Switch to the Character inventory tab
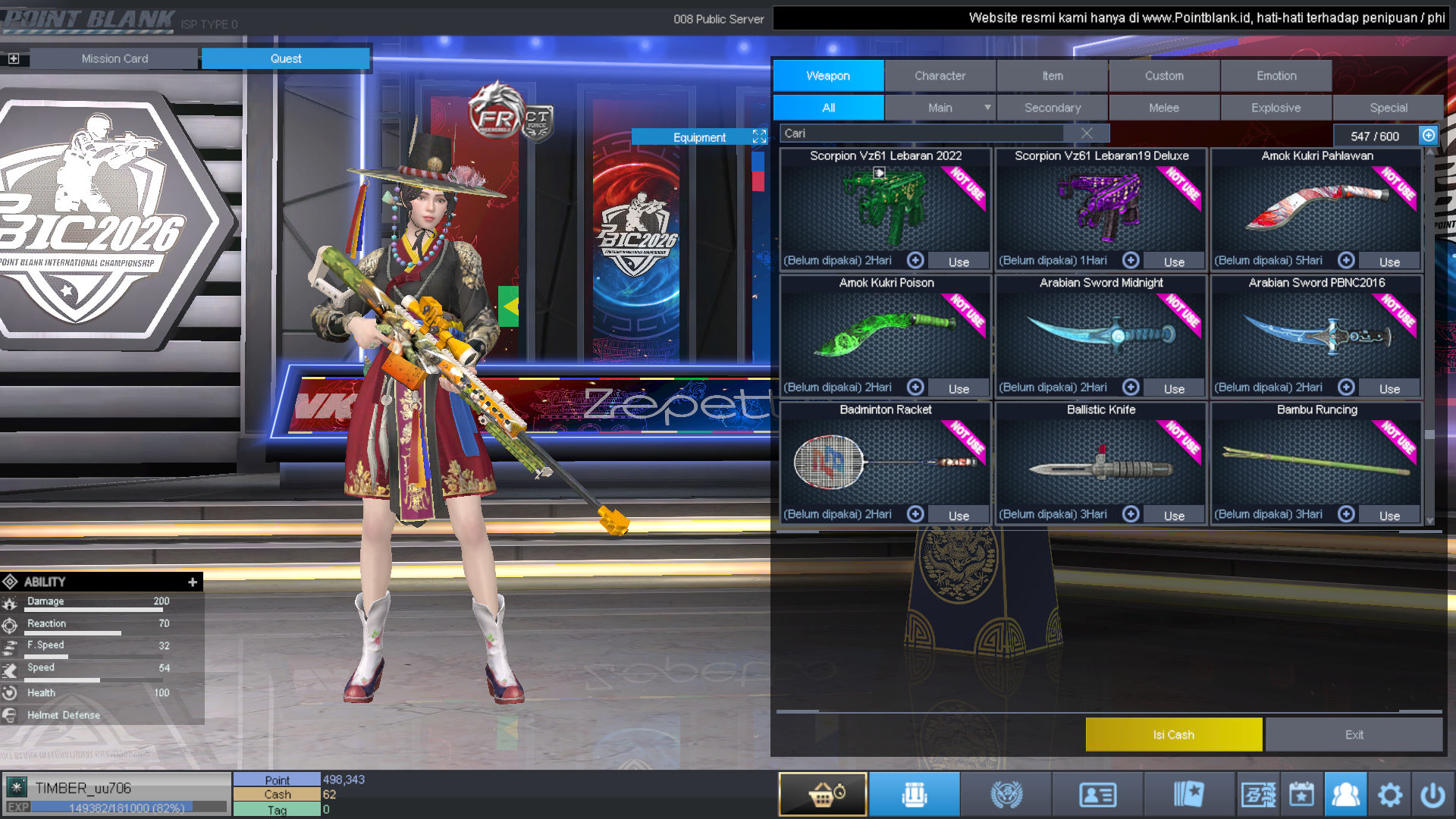The image size is (1456, 819). (940, 76)
